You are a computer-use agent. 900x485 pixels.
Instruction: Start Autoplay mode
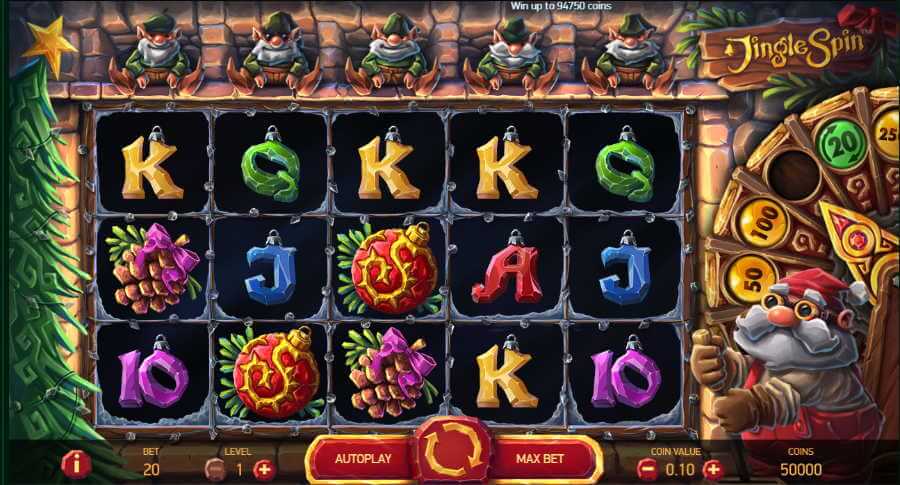point(360,460)
